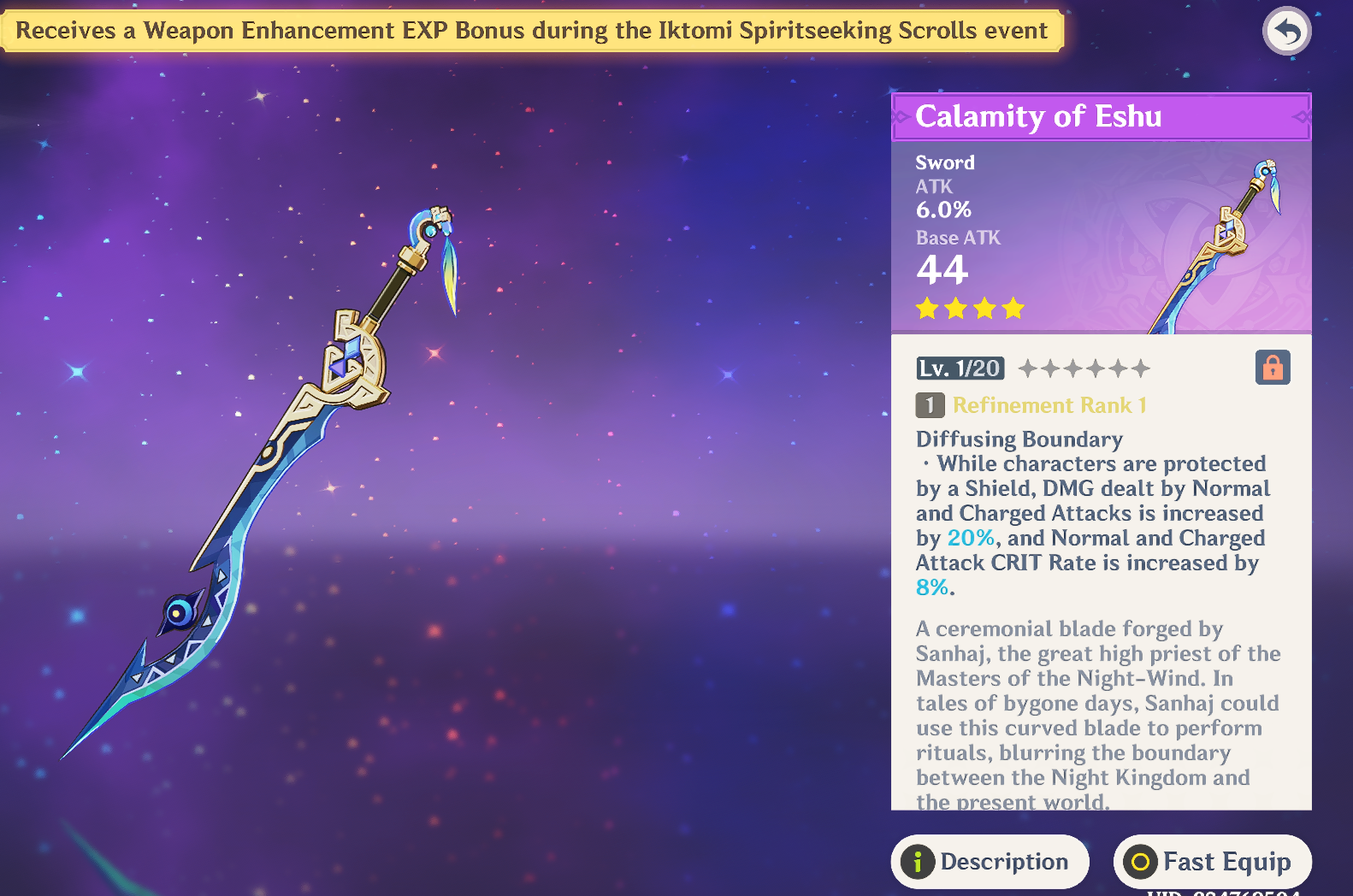This screenshot has height=896, width=1353.
Task: Click the Refinement Rank 1 badge icon
Action: (930, 405)
